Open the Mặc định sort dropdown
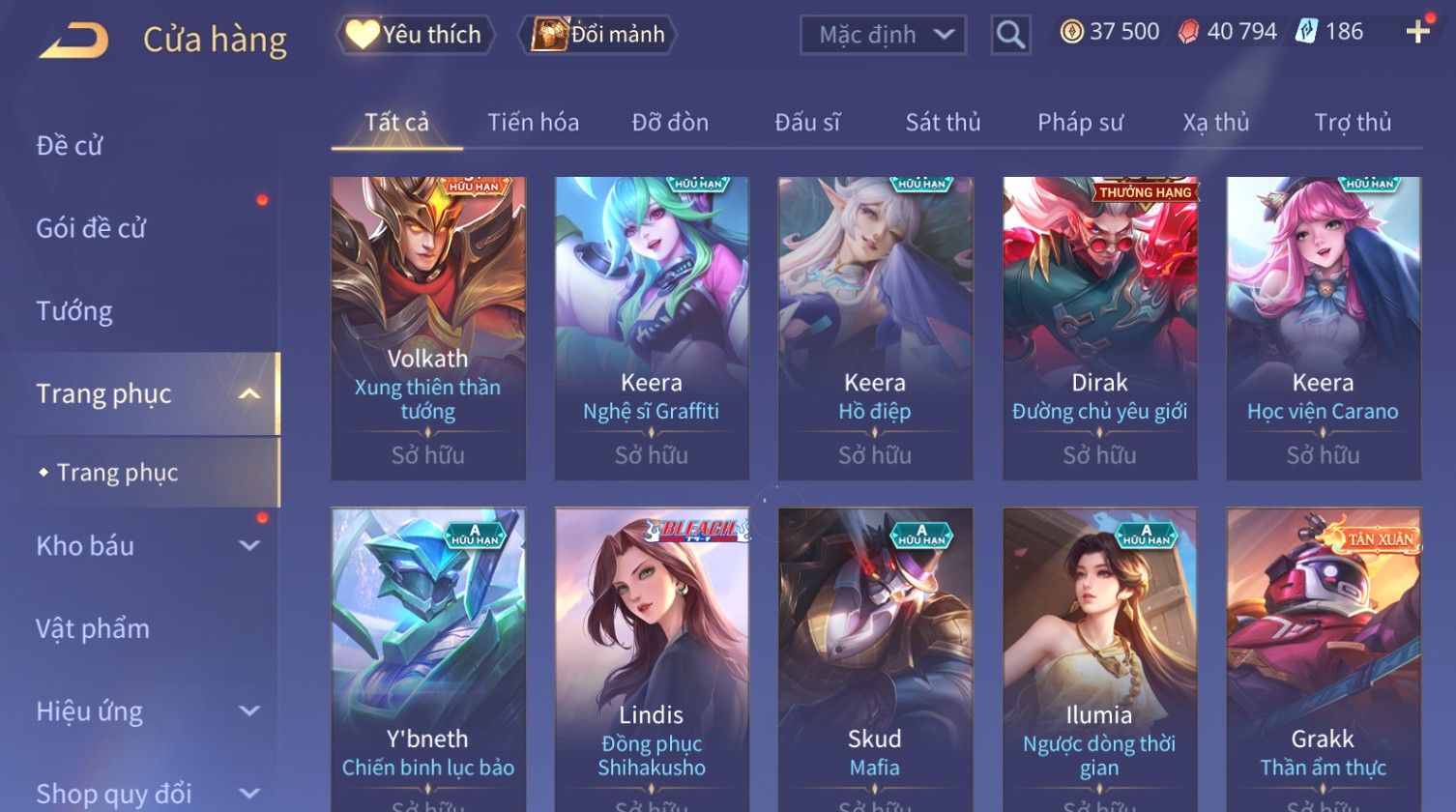Screen dimensions: 1456x812 (884, 35)
